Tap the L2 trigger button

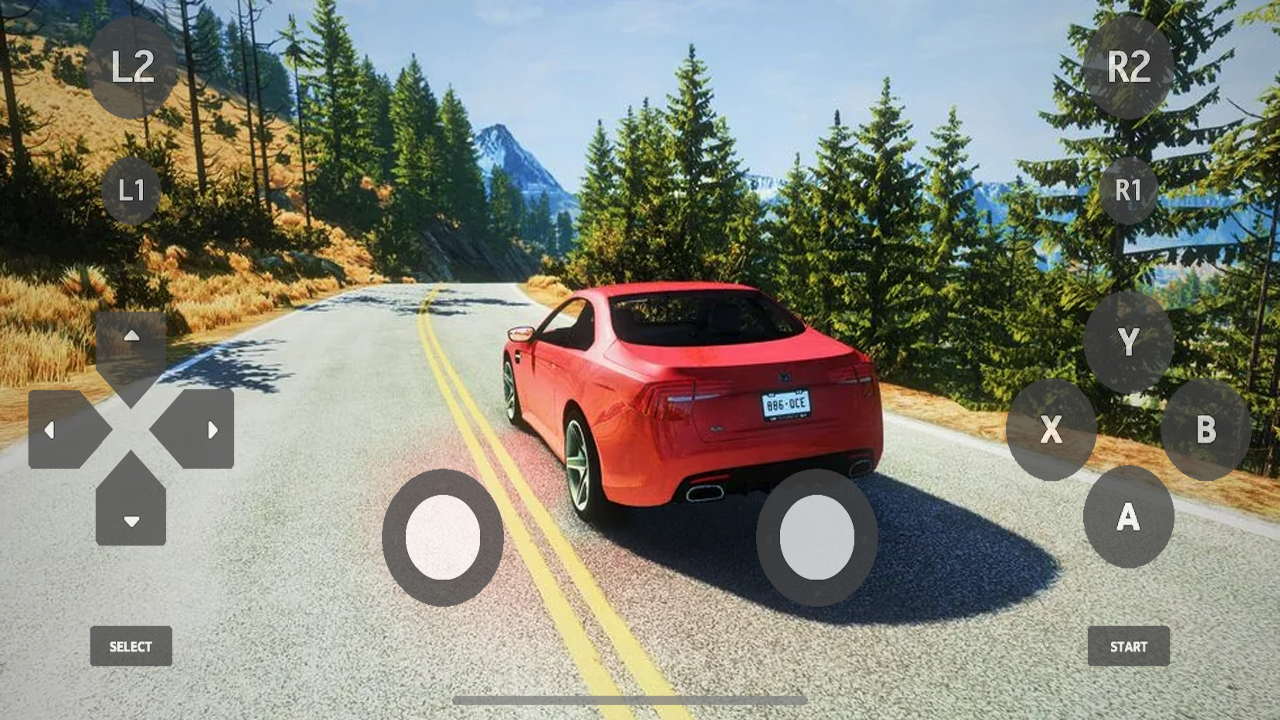[132, 67]
